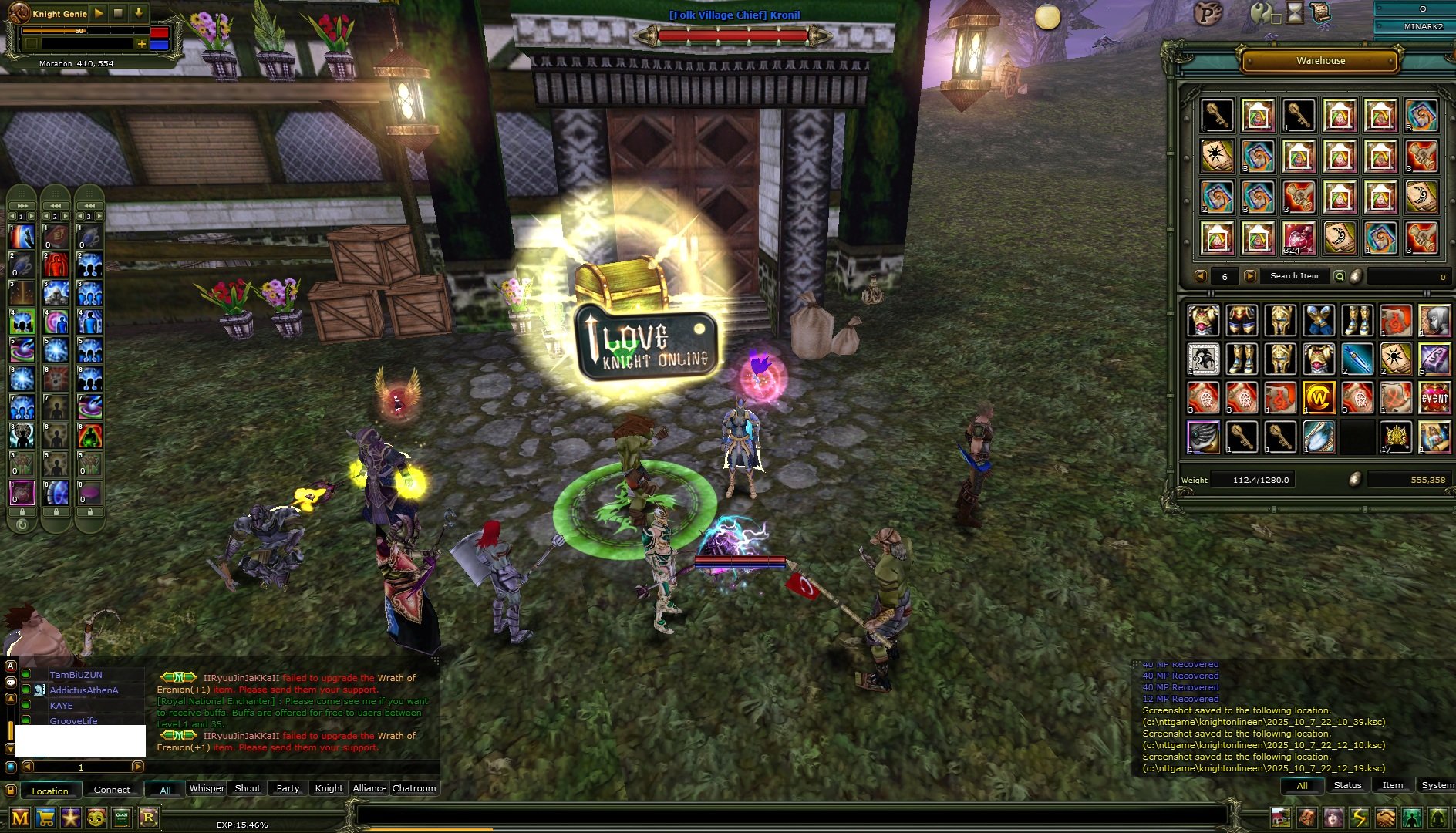Viewport: 1456px width, 833px height.
Task: Select the red gem stack of 324
Action: click(x=1299, y=238)
